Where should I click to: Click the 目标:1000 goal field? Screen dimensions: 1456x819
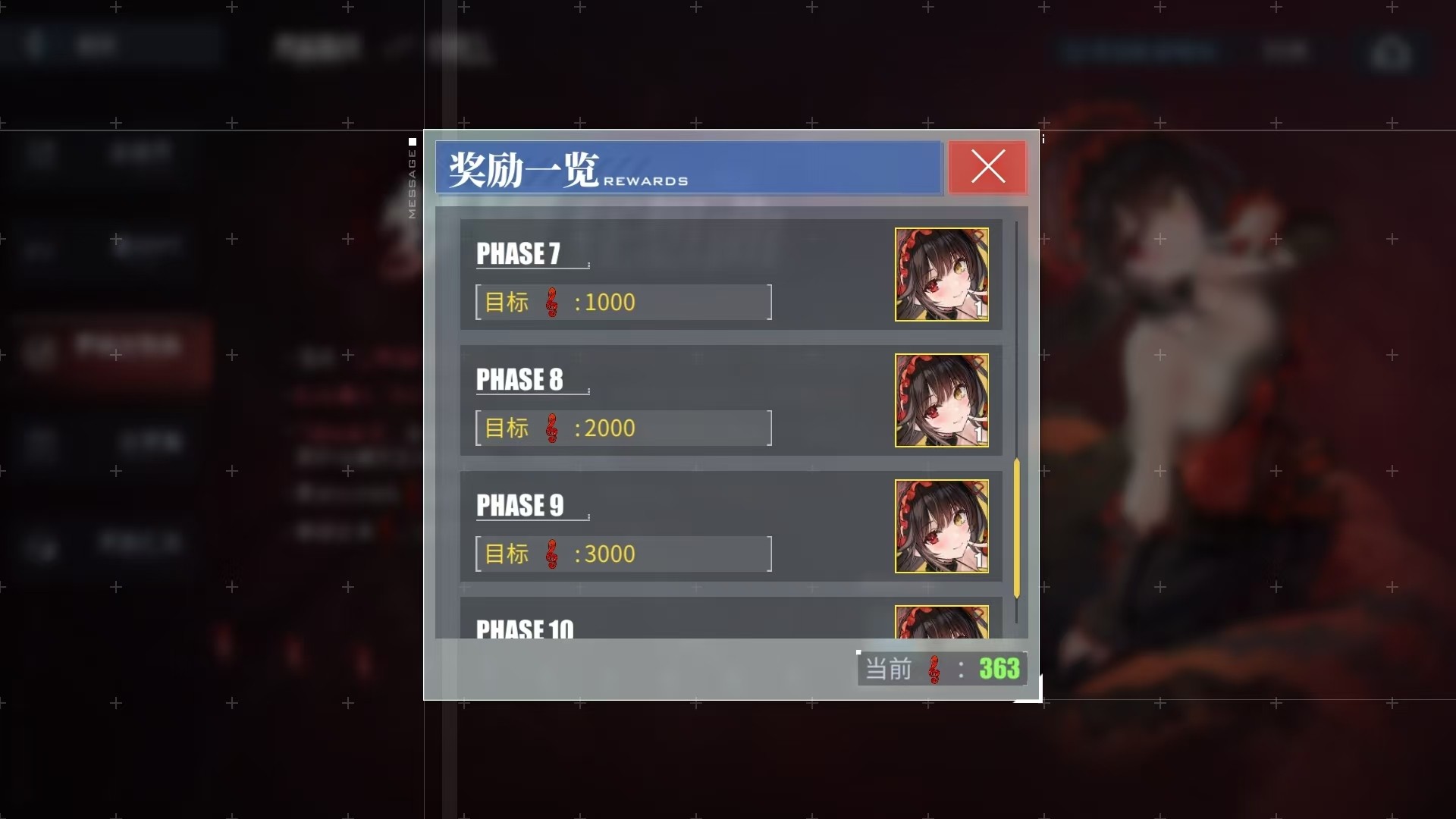[x=622, y=302]
